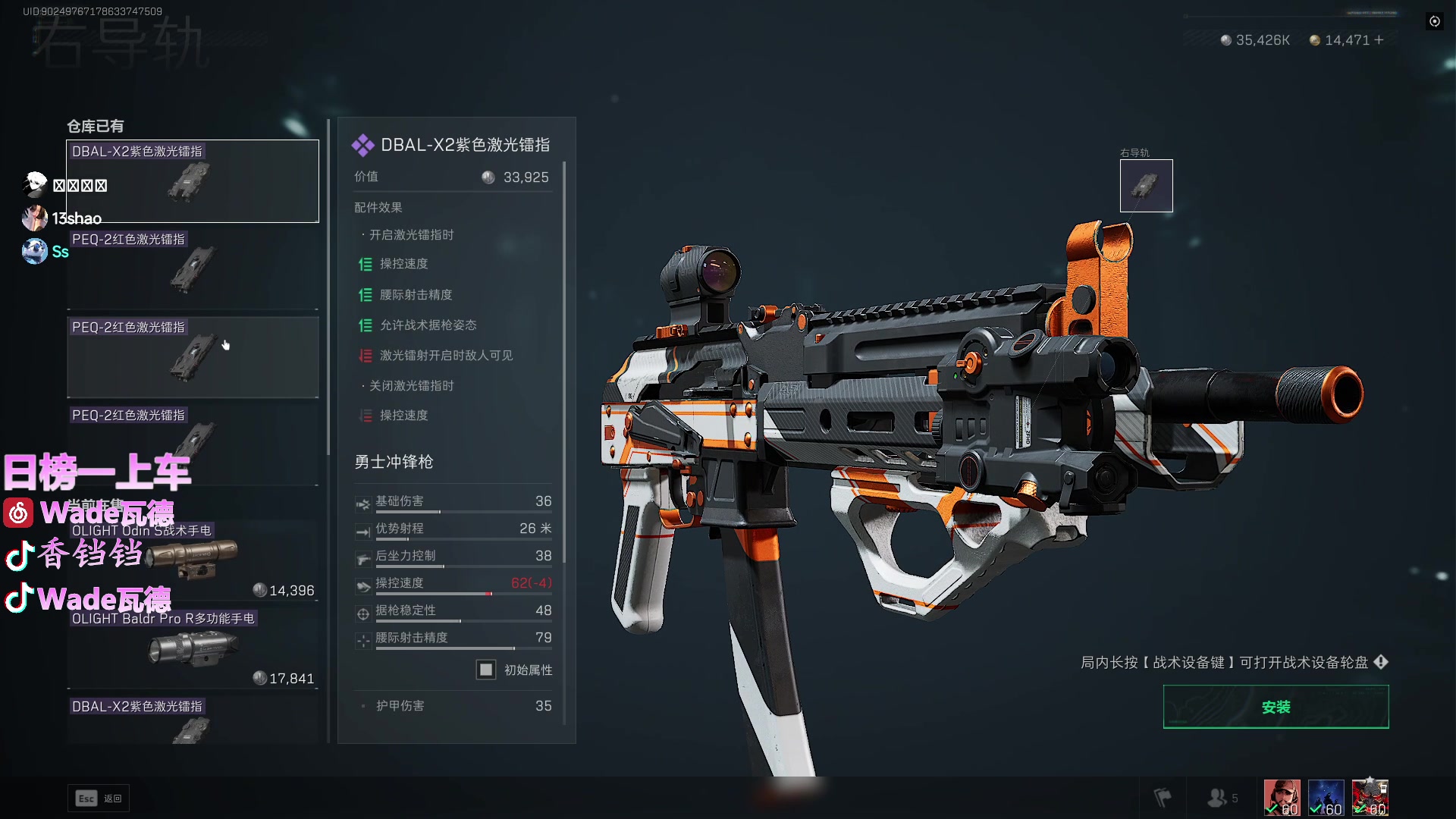Toggle the 初始属性 checkbox

486,670
